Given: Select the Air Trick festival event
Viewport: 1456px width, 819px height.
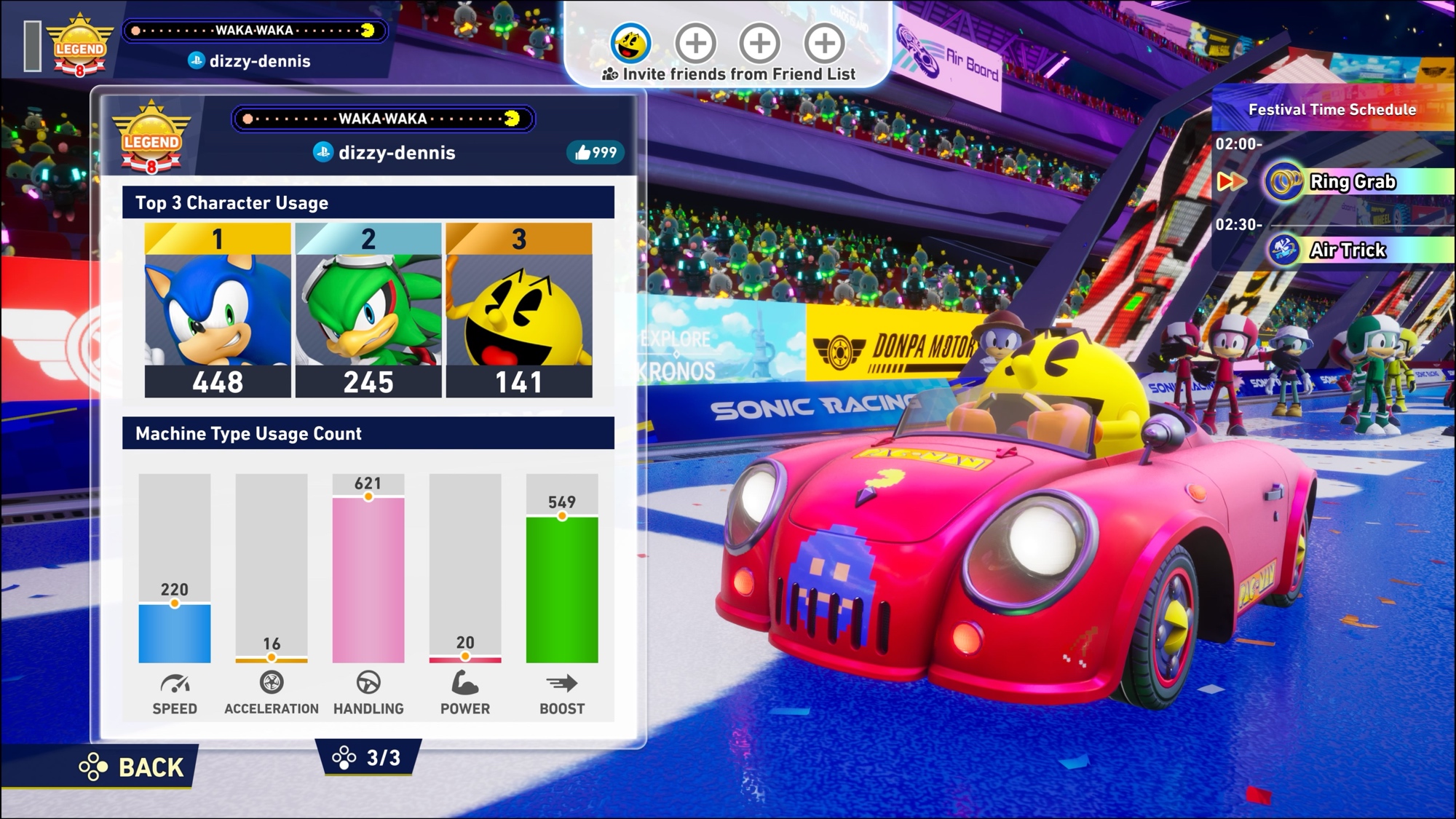Looking at the screenshot, I should coord(1347,250).
